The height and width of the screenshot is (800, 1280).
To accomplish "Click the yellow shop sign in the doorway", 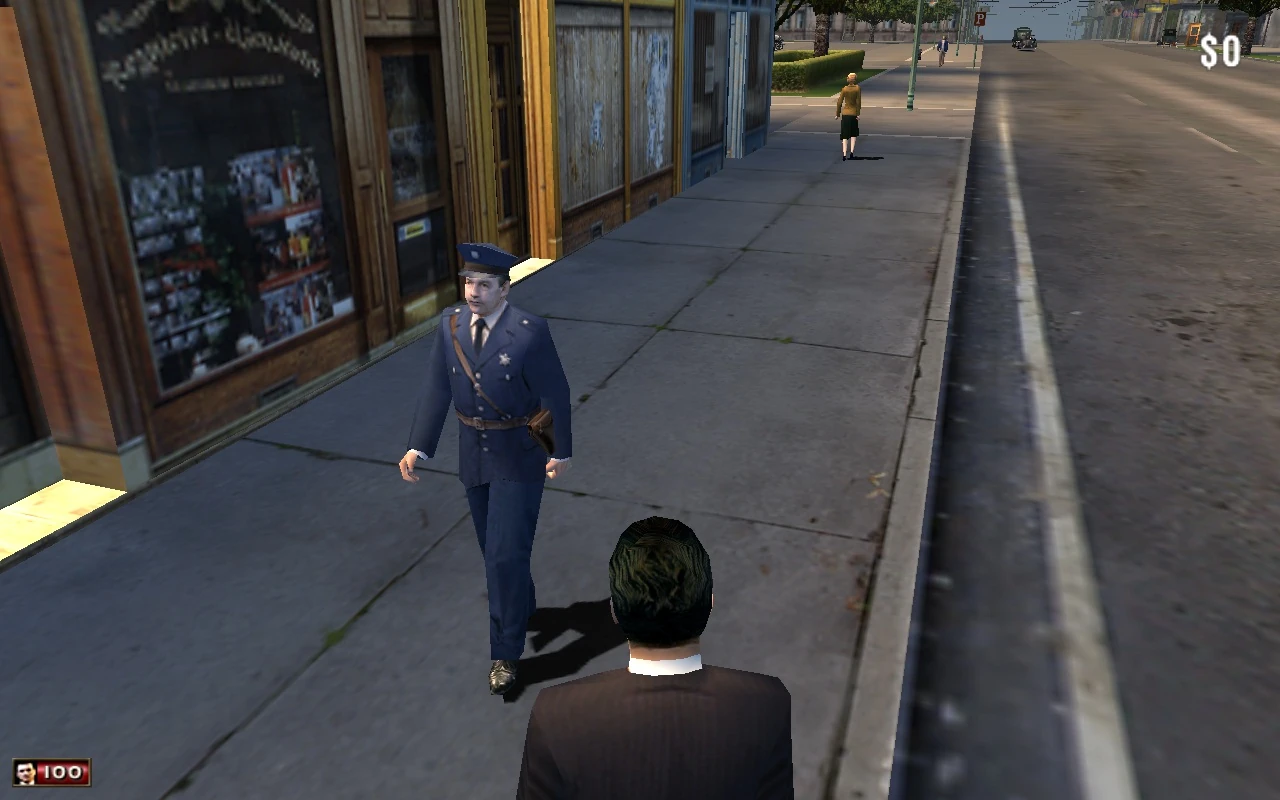I will 413,228.
